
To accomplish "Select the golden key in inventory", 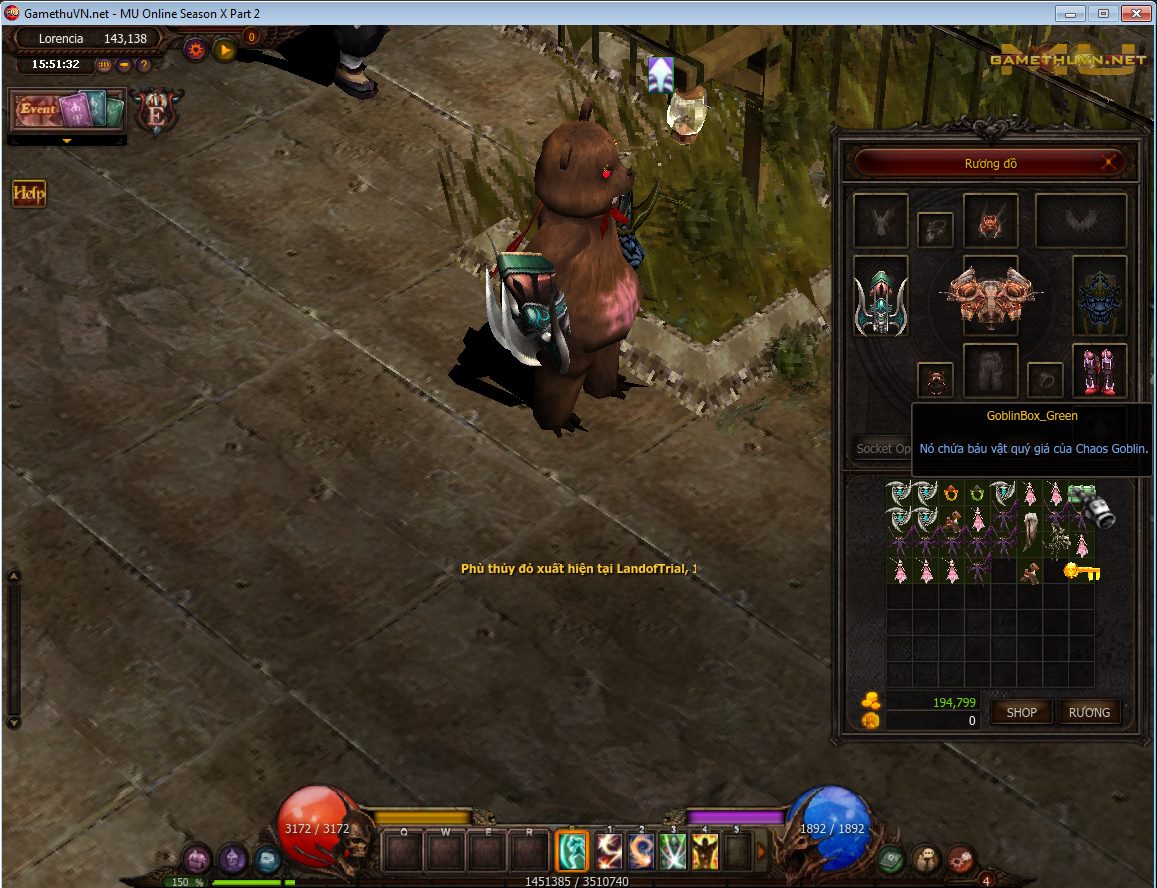I will pyautogui.click(x=1081, y=572).
